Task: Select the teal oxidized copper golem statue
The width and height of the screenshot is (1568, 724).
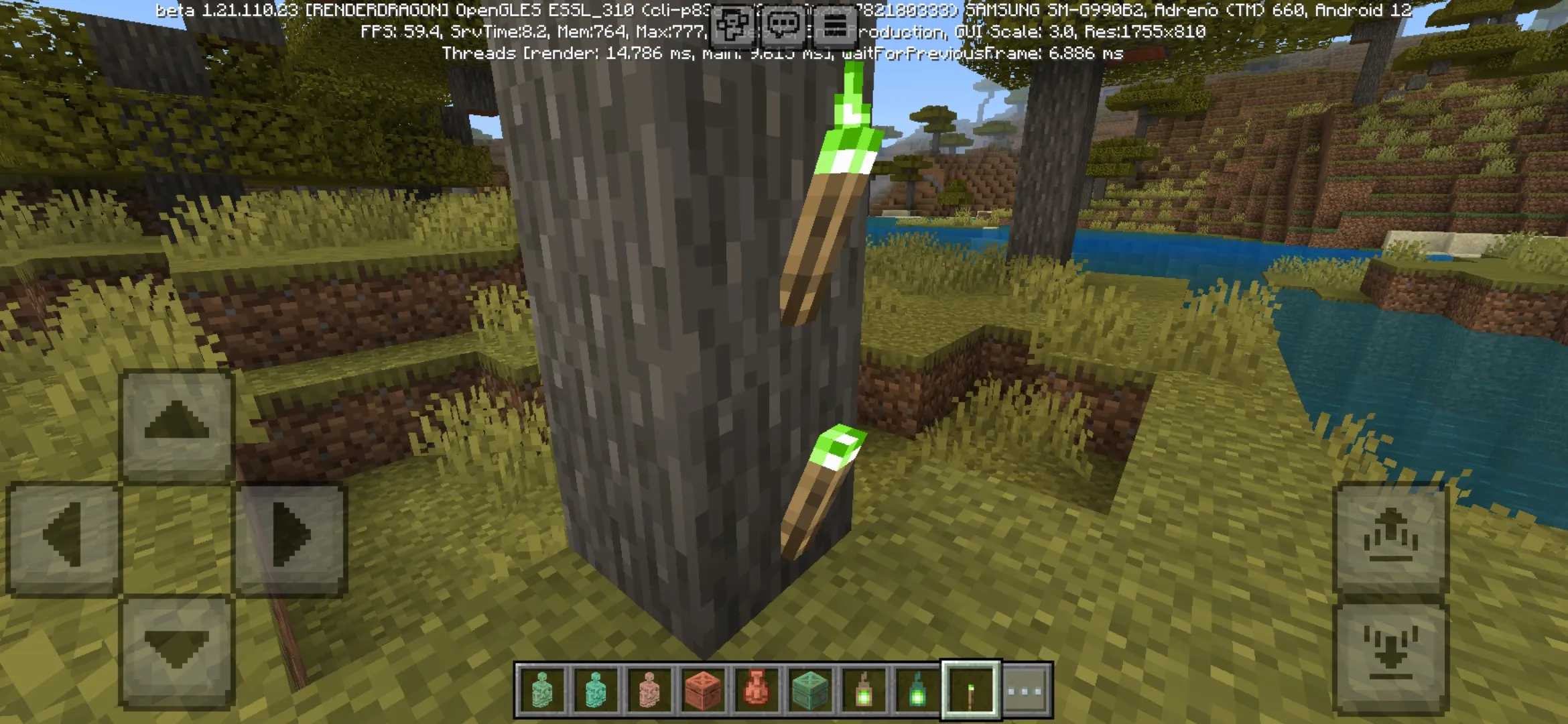Action: (x=596, y=690)
